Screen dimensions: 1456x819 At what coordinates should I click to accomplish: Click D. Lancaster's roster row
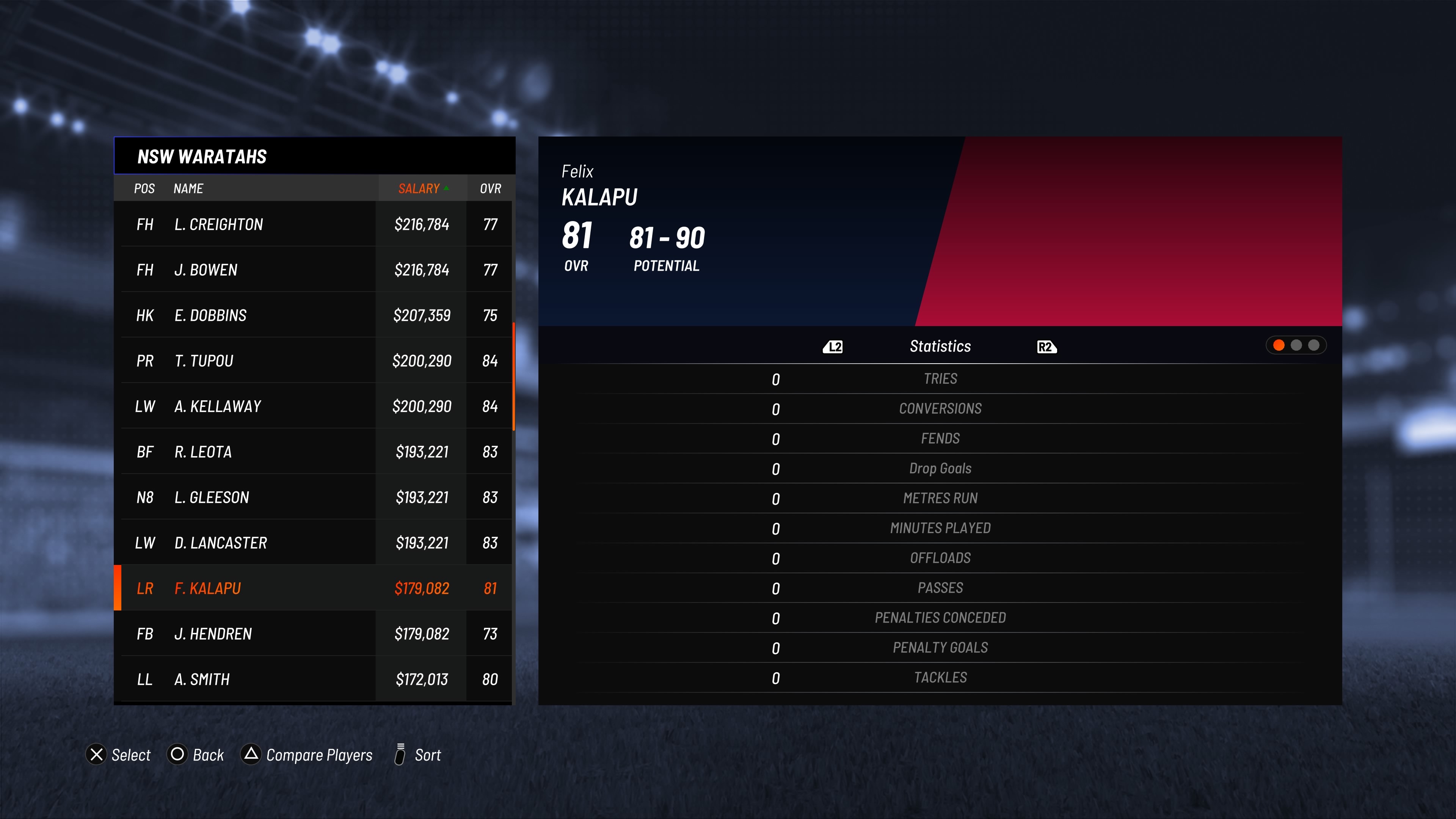(x=314, y=543)
